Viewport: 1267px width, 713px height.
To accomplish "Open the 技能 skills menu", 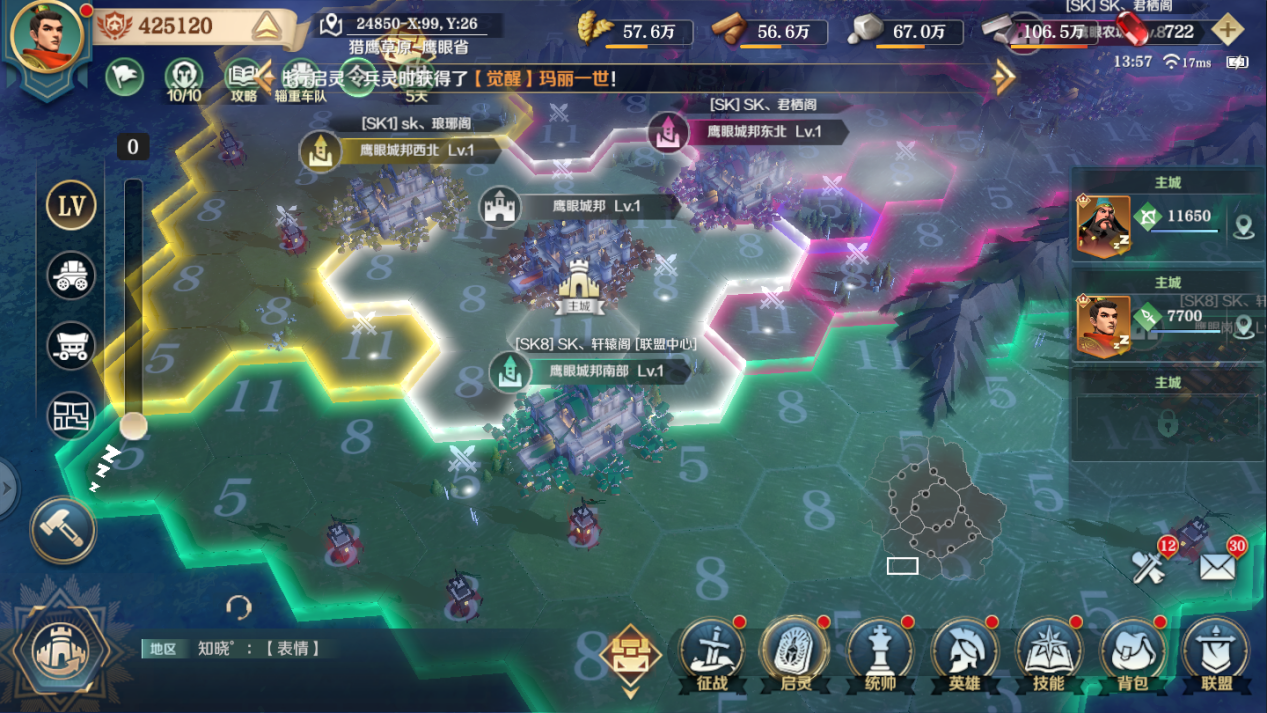I will pos(1048,655).
